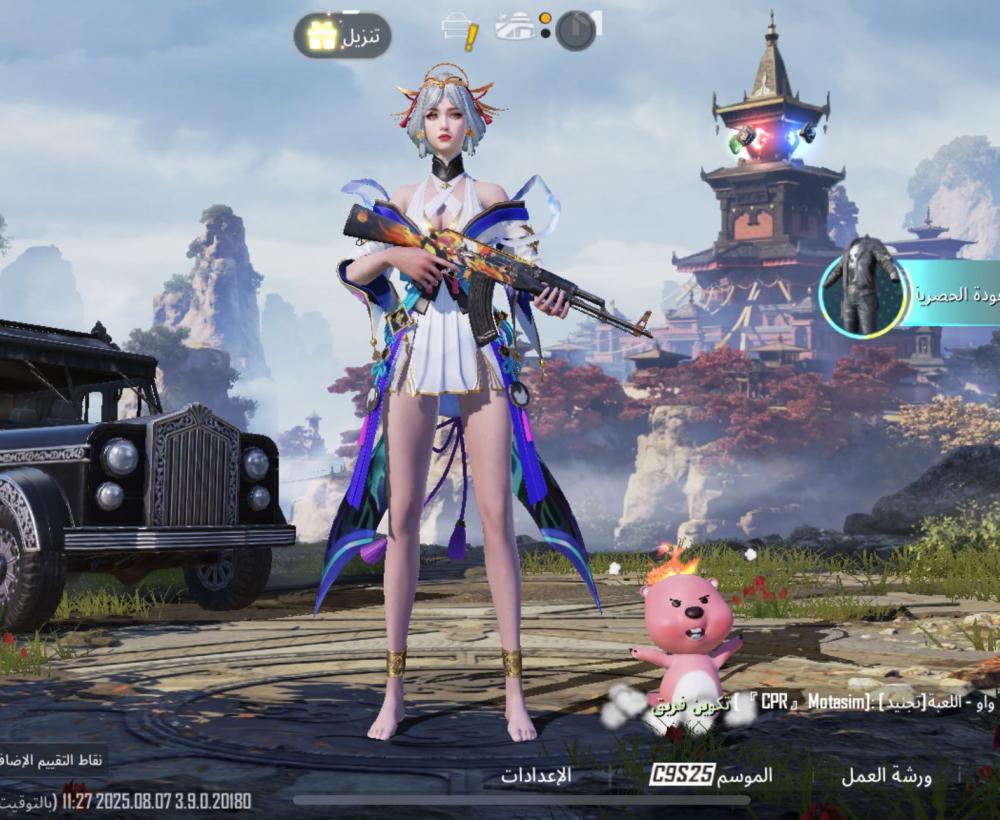
Task: Open the extra rating points tag
Action: [52, 761]
